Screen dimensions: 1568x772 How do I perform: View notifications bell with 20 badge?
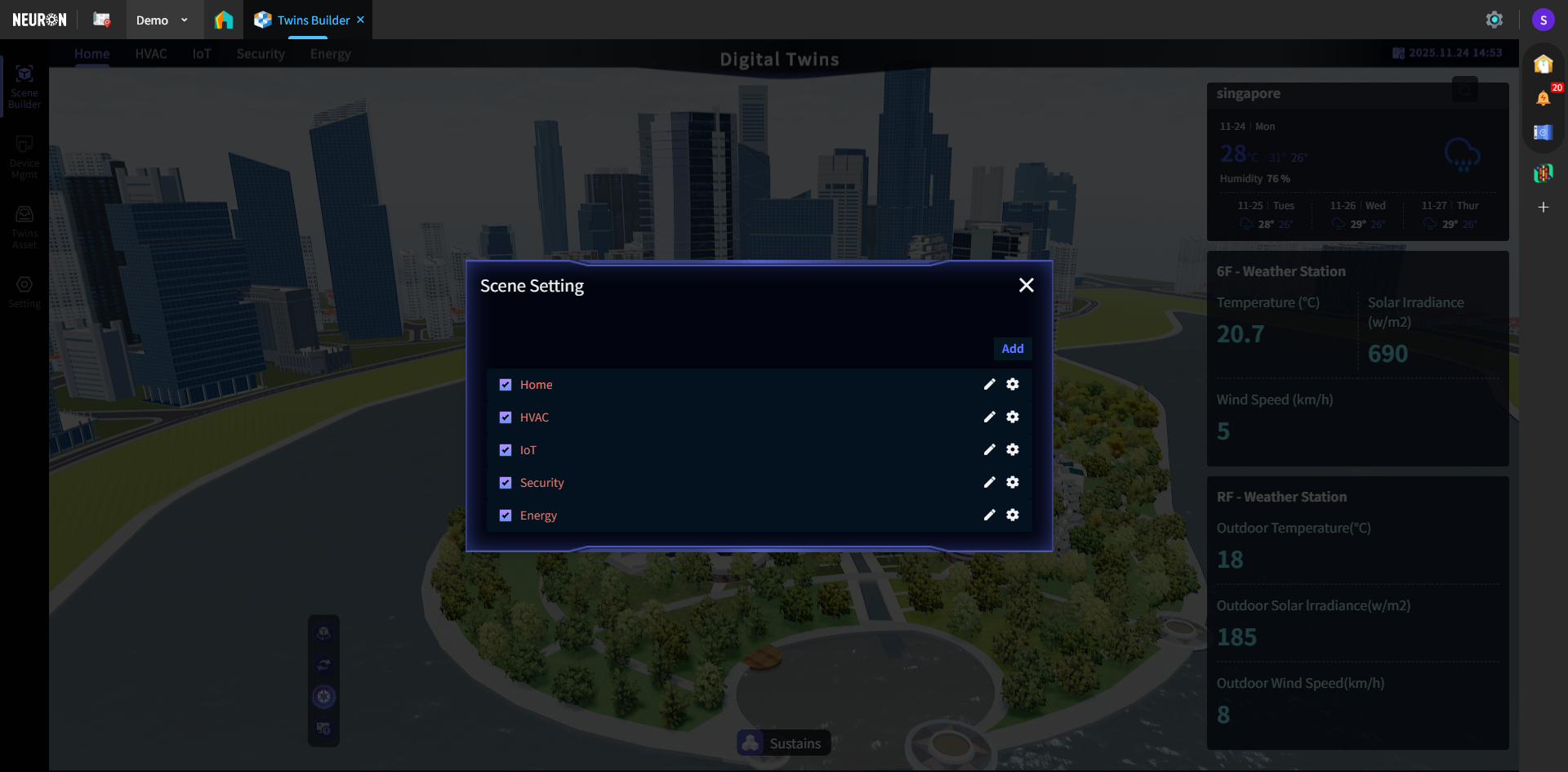coord(1543,98)
